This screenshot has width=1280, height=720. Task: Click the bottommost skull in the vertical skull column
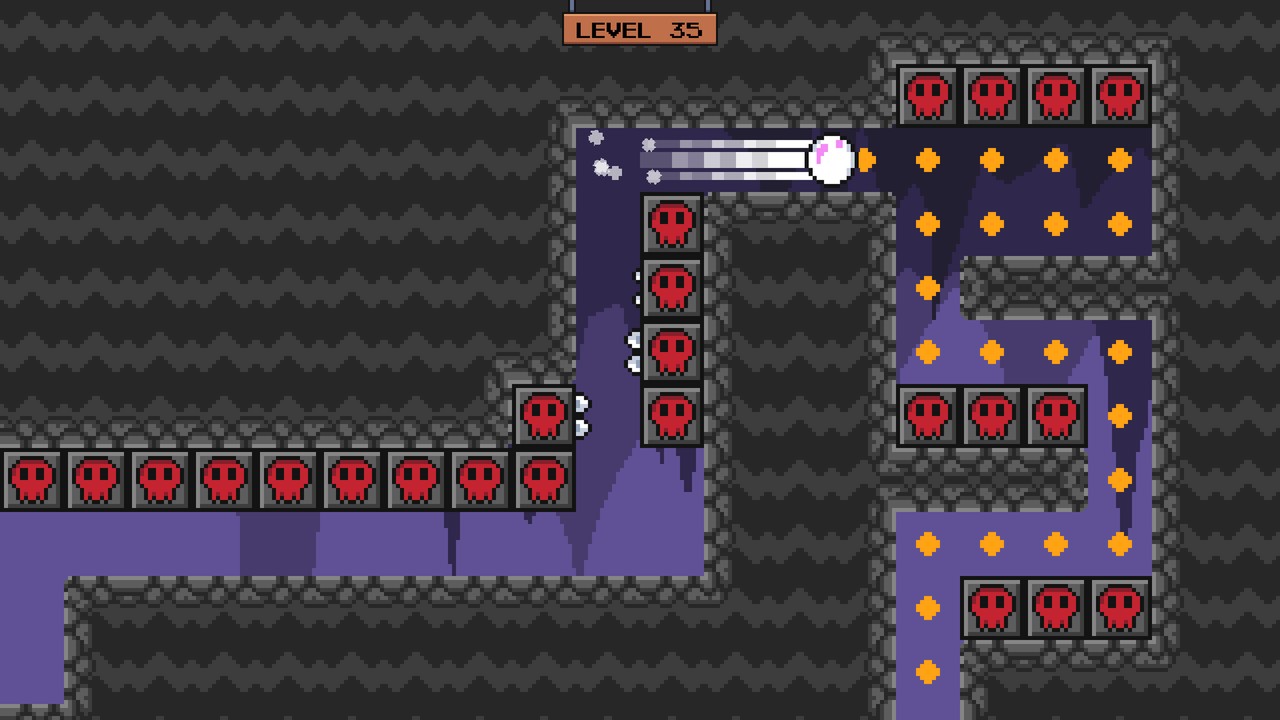click(x=672, y=414)
